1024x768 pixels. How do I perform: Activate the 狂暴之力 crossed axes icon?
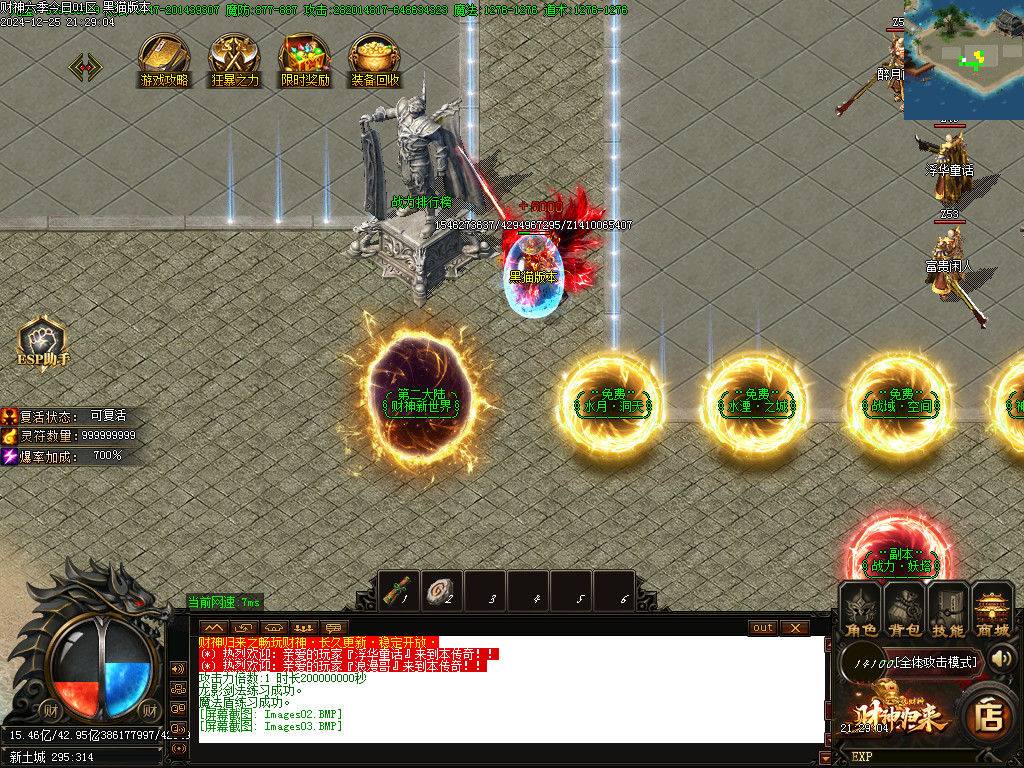[235, 58]
